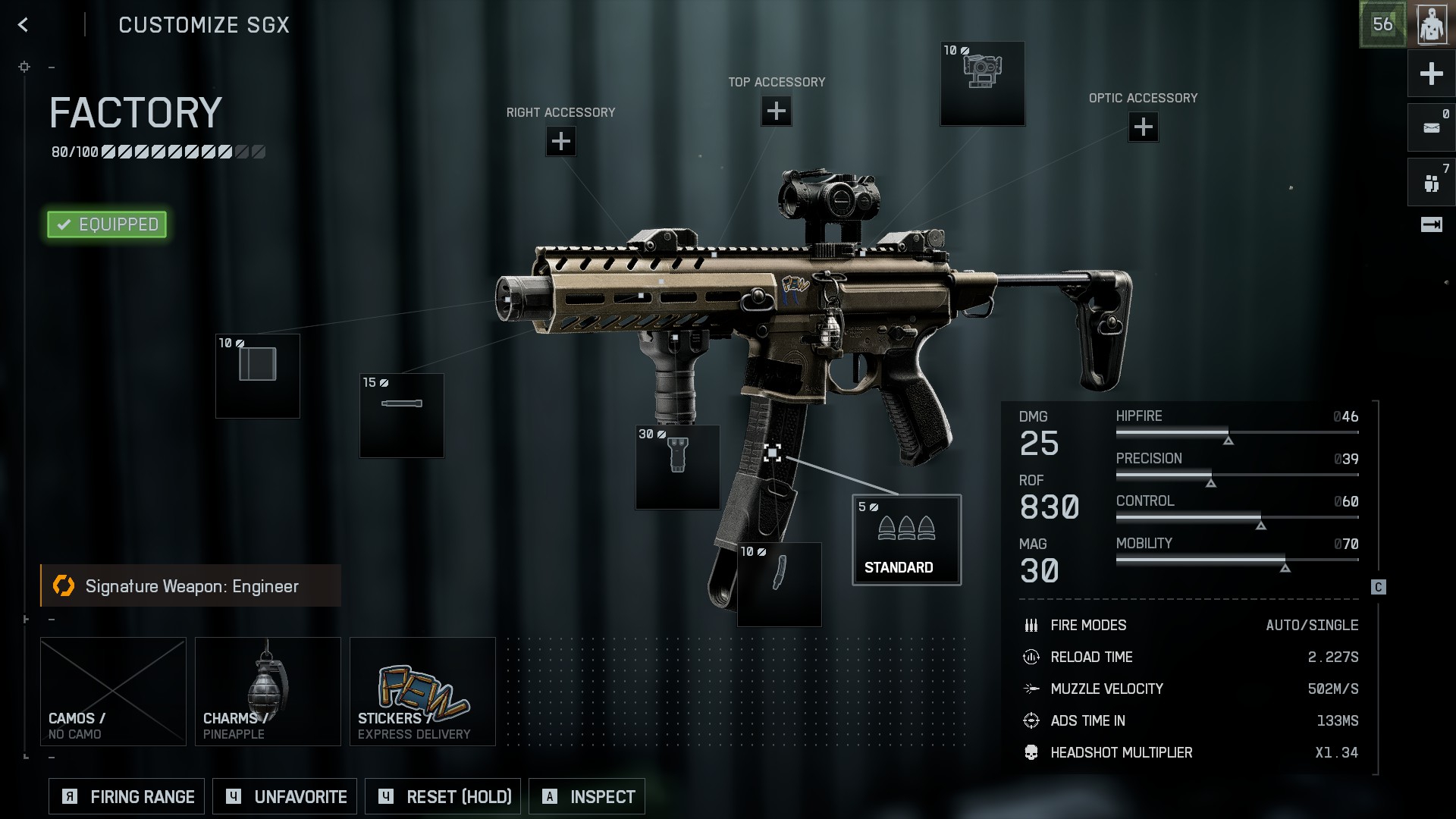Reset the weapon loadout
The height and width of the screenshot is (819, 1456).
[x=443, y=797]
